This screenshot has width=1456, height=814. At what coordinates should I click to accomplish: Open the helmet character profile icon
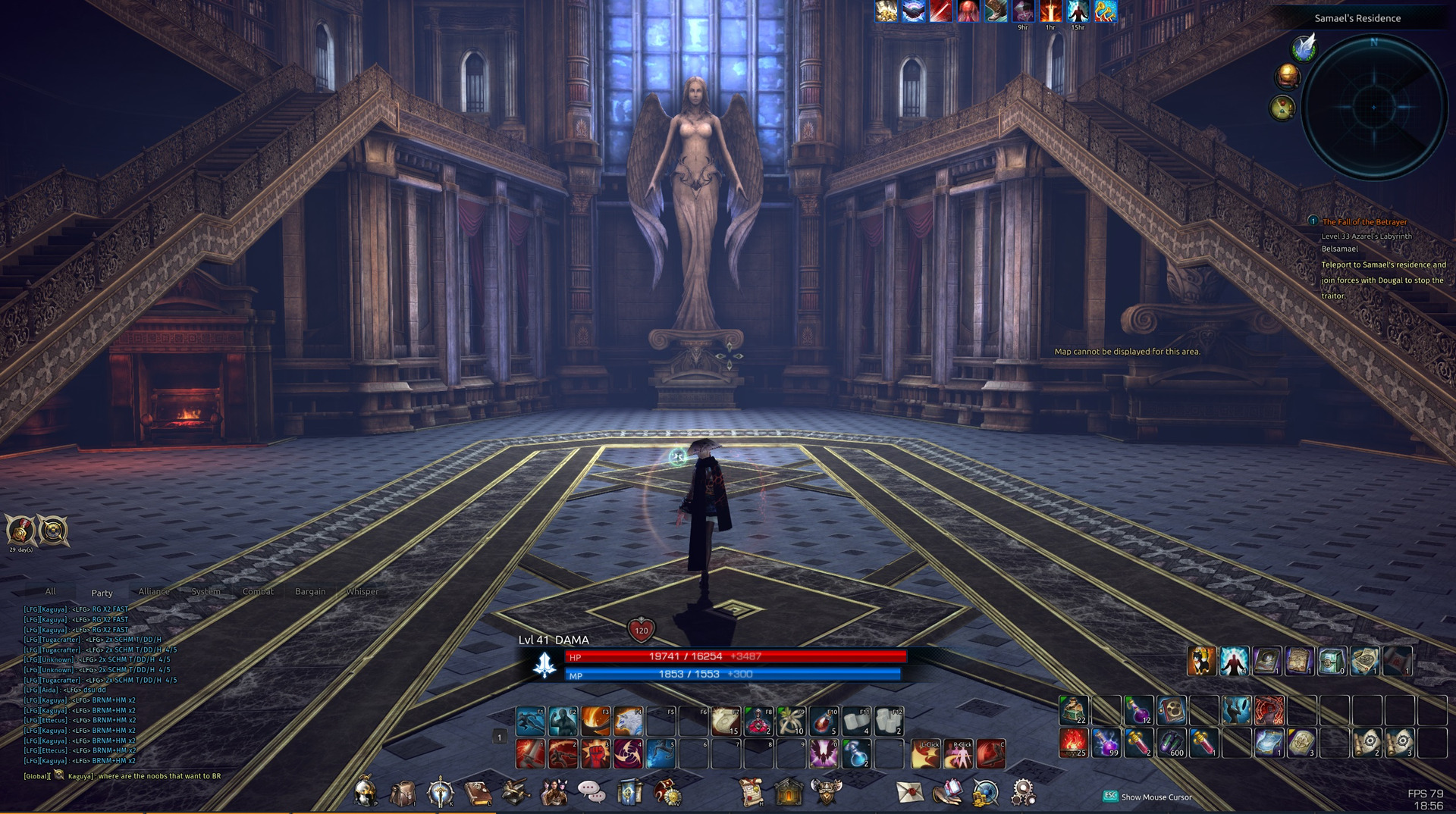pyautogui.click(x=366, y=792)
